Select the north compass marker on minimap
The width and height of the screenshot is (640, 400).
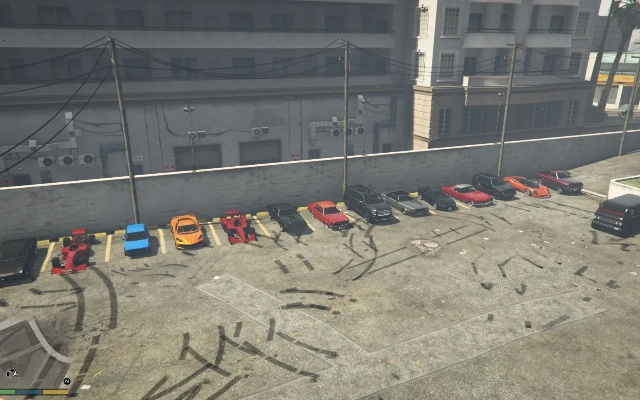[x=66, y=381]
